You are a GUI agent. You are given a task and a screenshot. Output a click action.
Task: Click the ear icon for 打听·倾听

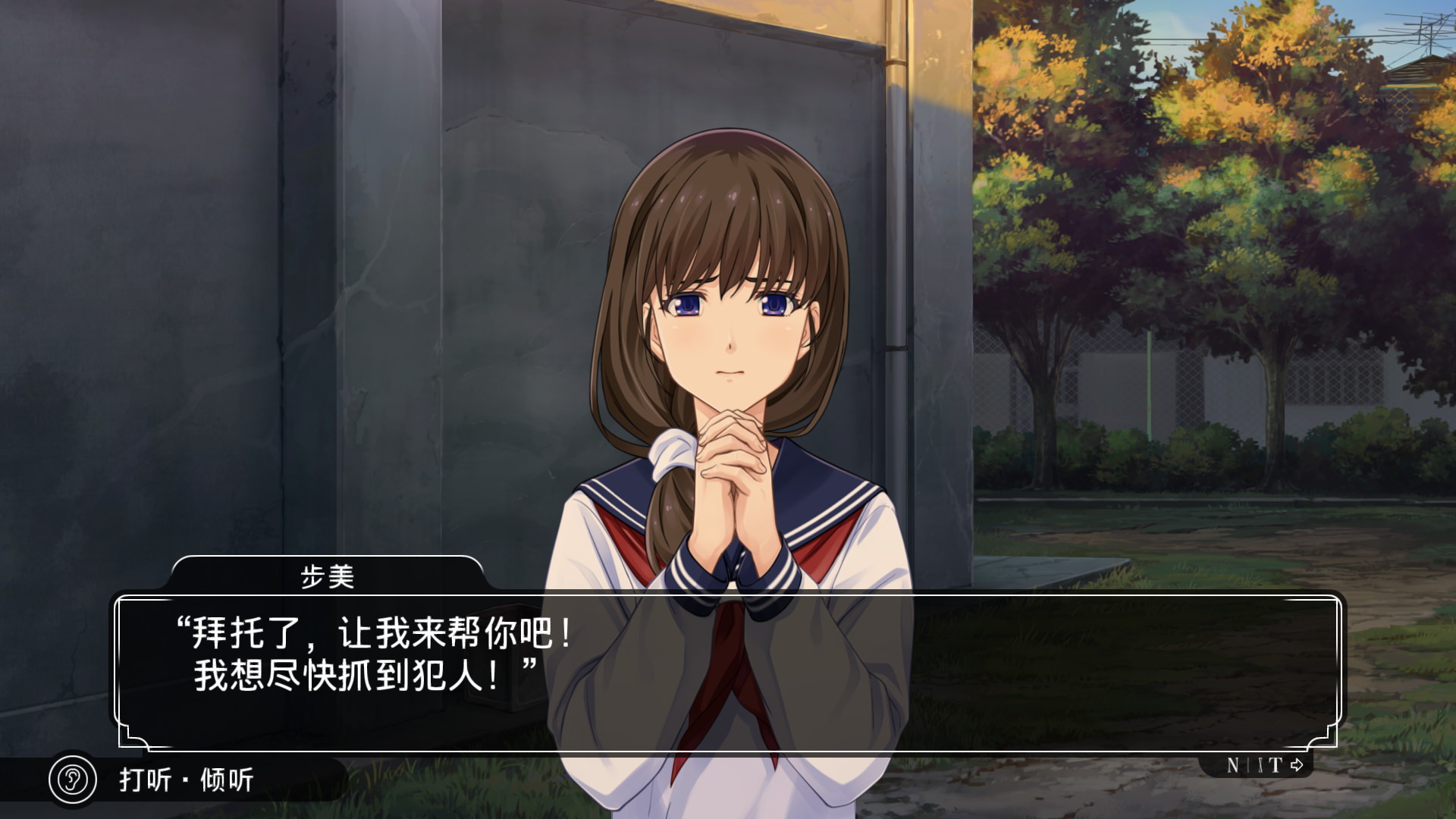(73, 779)
